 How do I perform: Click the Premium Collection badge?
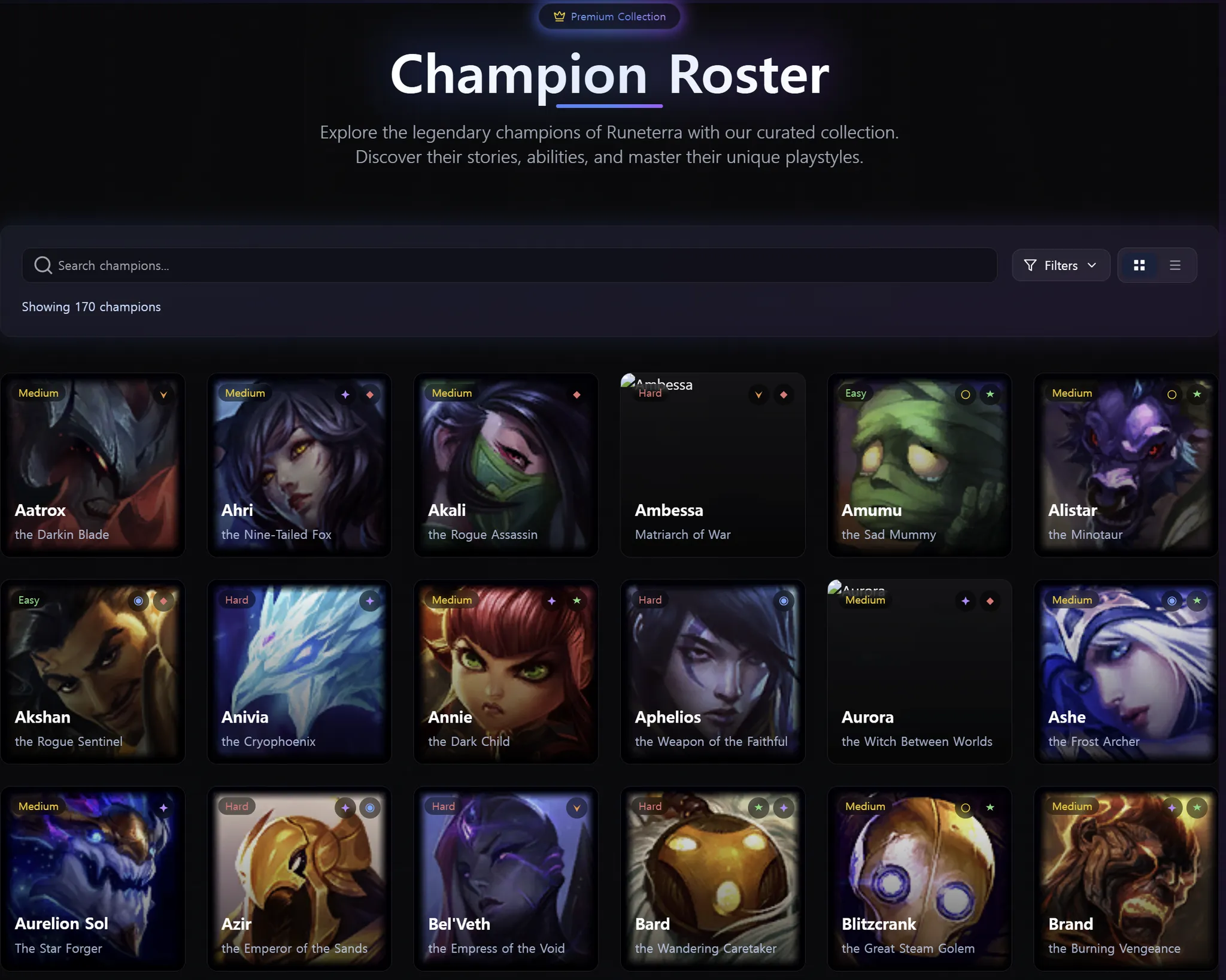[x=609, y=17]
